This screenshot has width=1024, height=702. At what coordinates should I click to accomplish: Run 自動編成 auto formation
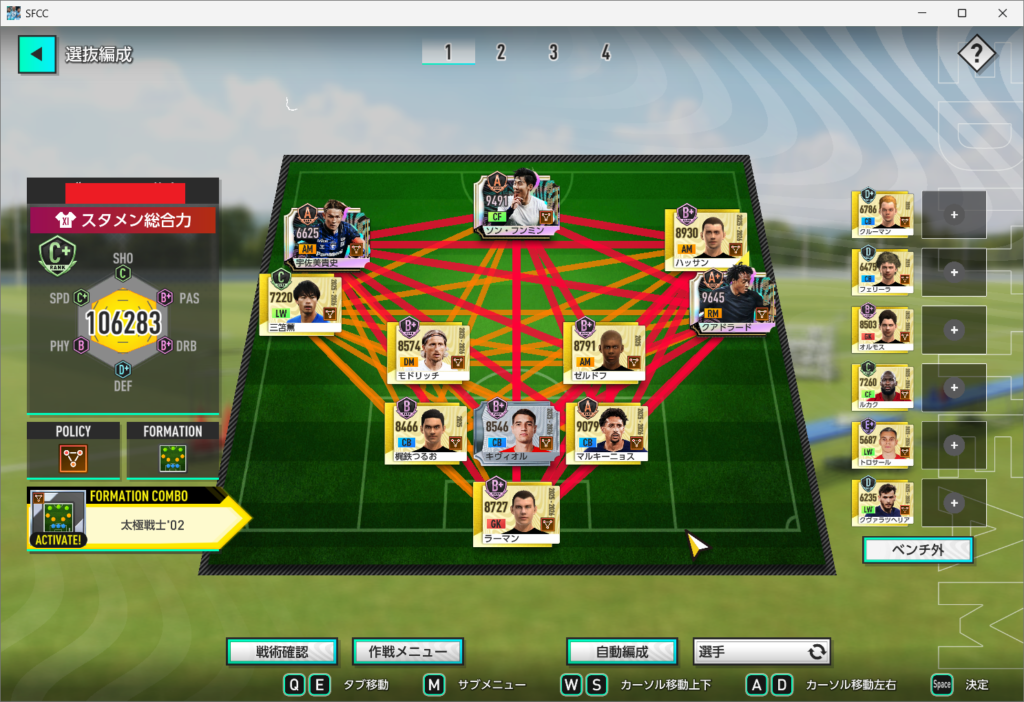622,652
